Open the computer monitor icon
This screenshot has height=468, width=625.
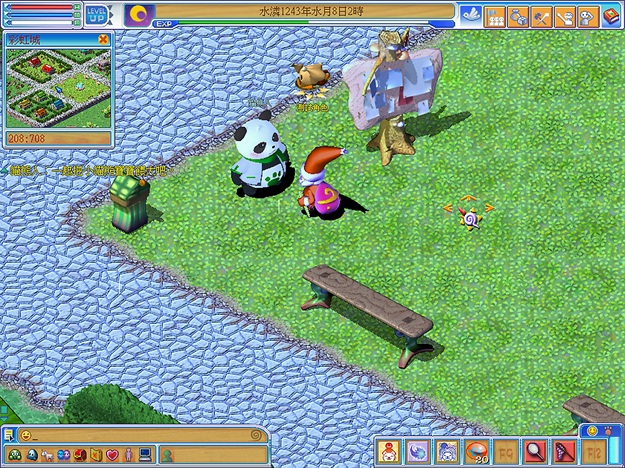[145, 456]
